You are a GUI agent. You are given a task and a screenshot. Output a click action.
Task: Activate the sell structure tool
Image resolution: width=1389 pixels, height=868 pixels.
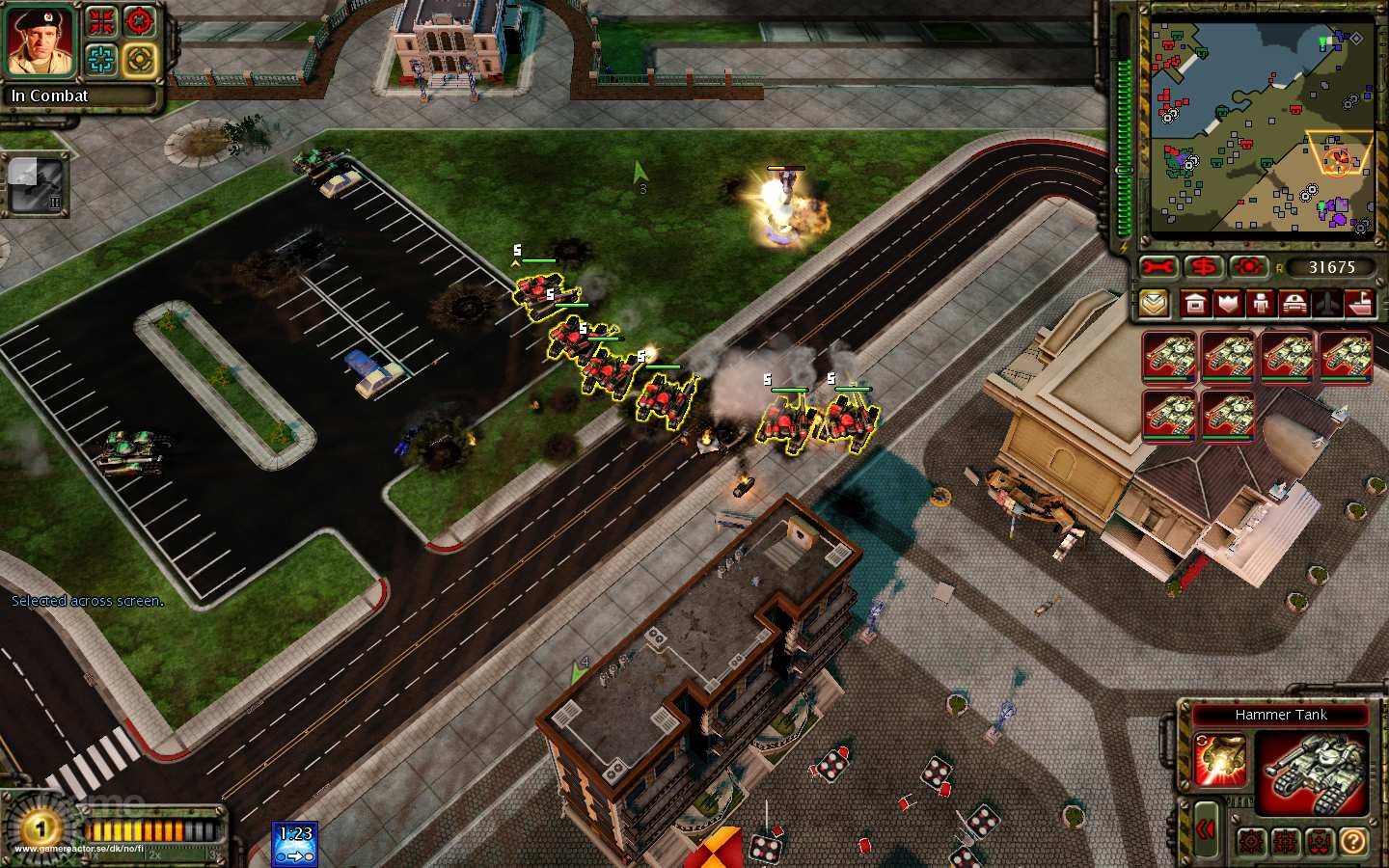click(1201, 267)
